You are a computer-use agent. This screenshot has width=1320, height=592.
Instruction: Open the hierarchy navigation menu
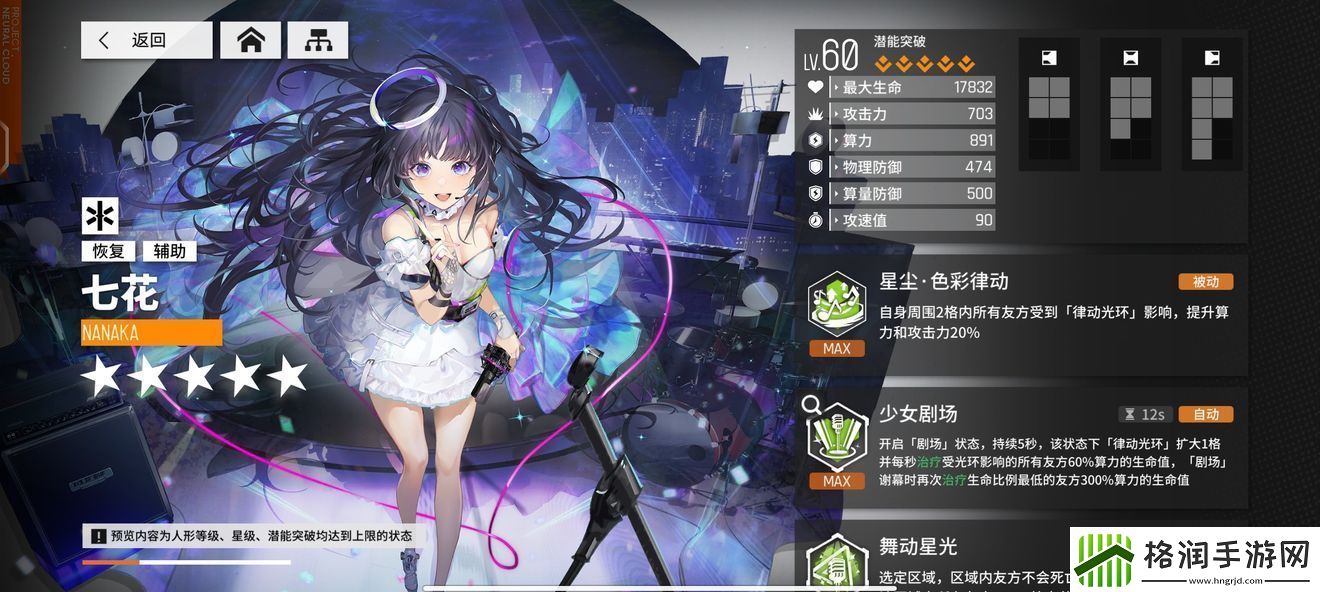tap(318, 40)
